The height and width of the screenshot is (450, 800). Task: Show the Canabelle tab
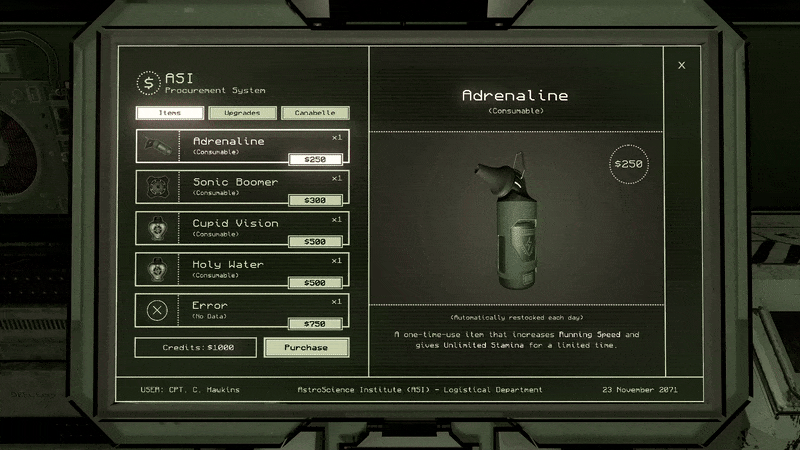click(315, 114)
